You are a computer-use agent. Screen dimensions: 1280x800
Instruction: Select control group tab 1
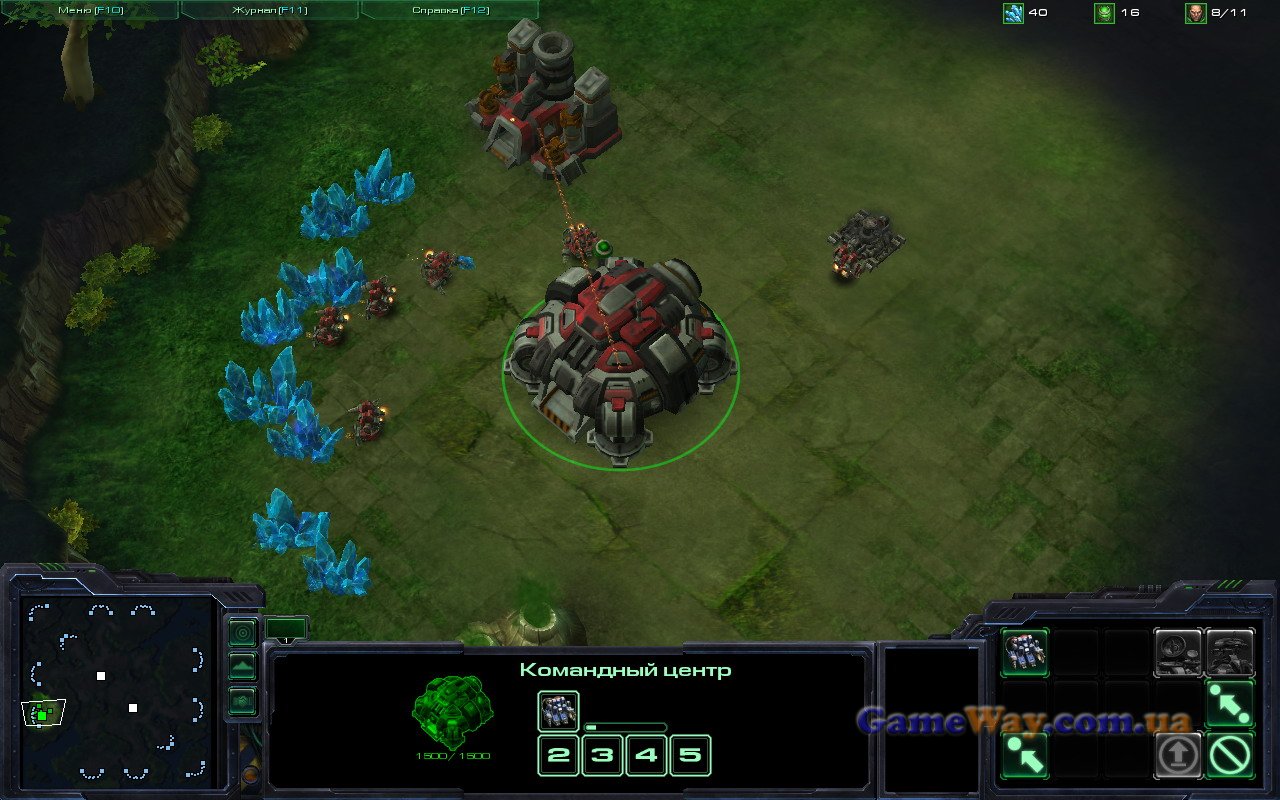coord(286,630)
